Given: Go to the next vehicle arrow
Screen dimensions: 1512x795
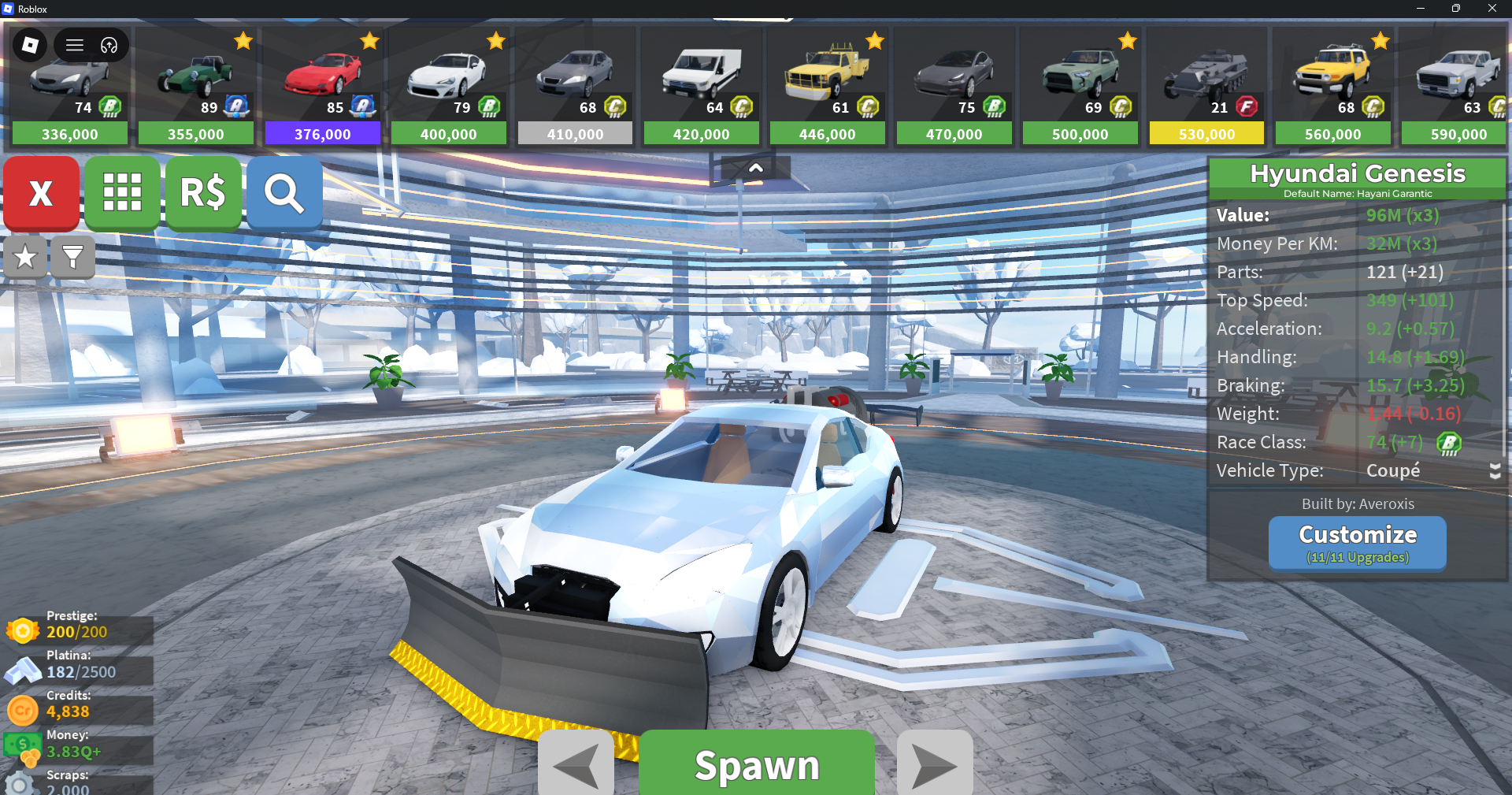Looking at the screenshot, I should [935, 764].
